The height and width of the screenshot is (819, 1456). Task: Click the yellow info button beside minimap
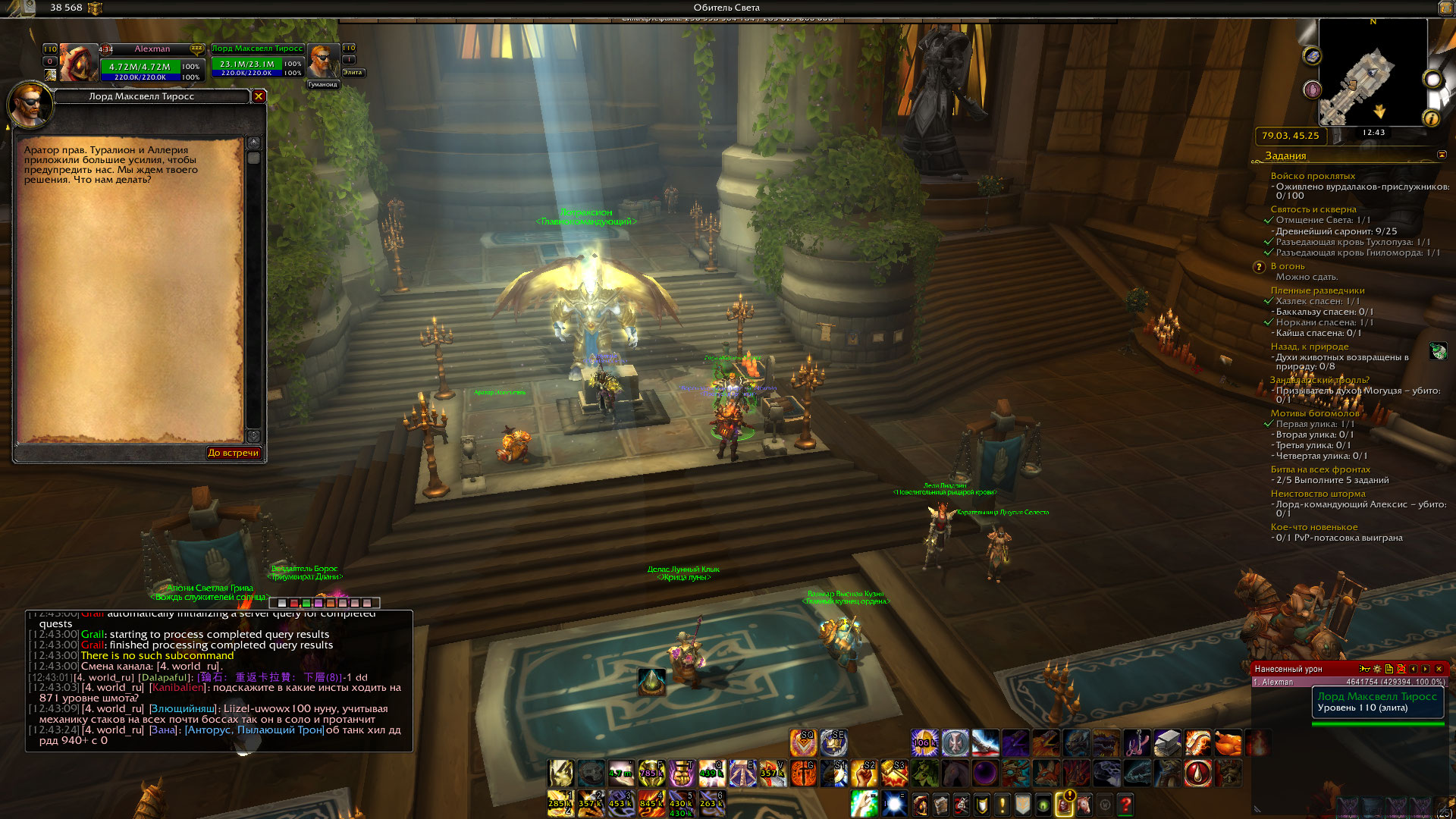click(1431, 118)
